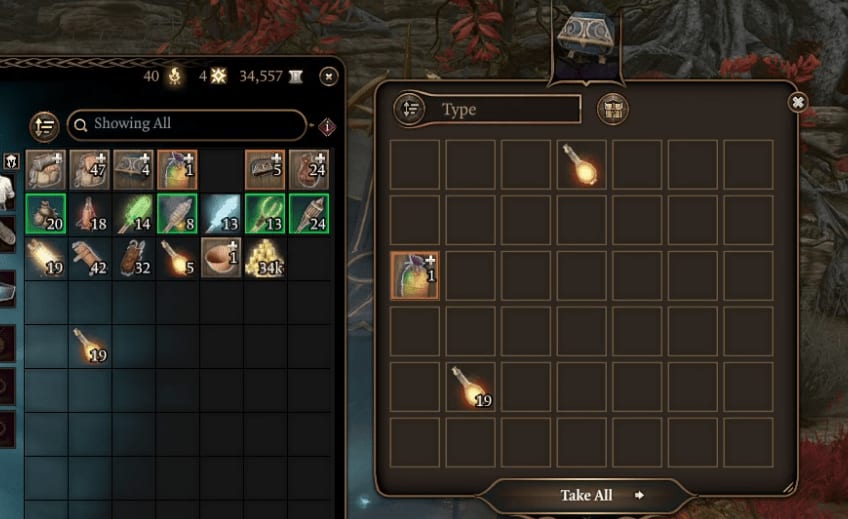The width and height of the screenshot is (848, 519).
Task: Choose the inventory stack of 32
Action: coord(133,258)
